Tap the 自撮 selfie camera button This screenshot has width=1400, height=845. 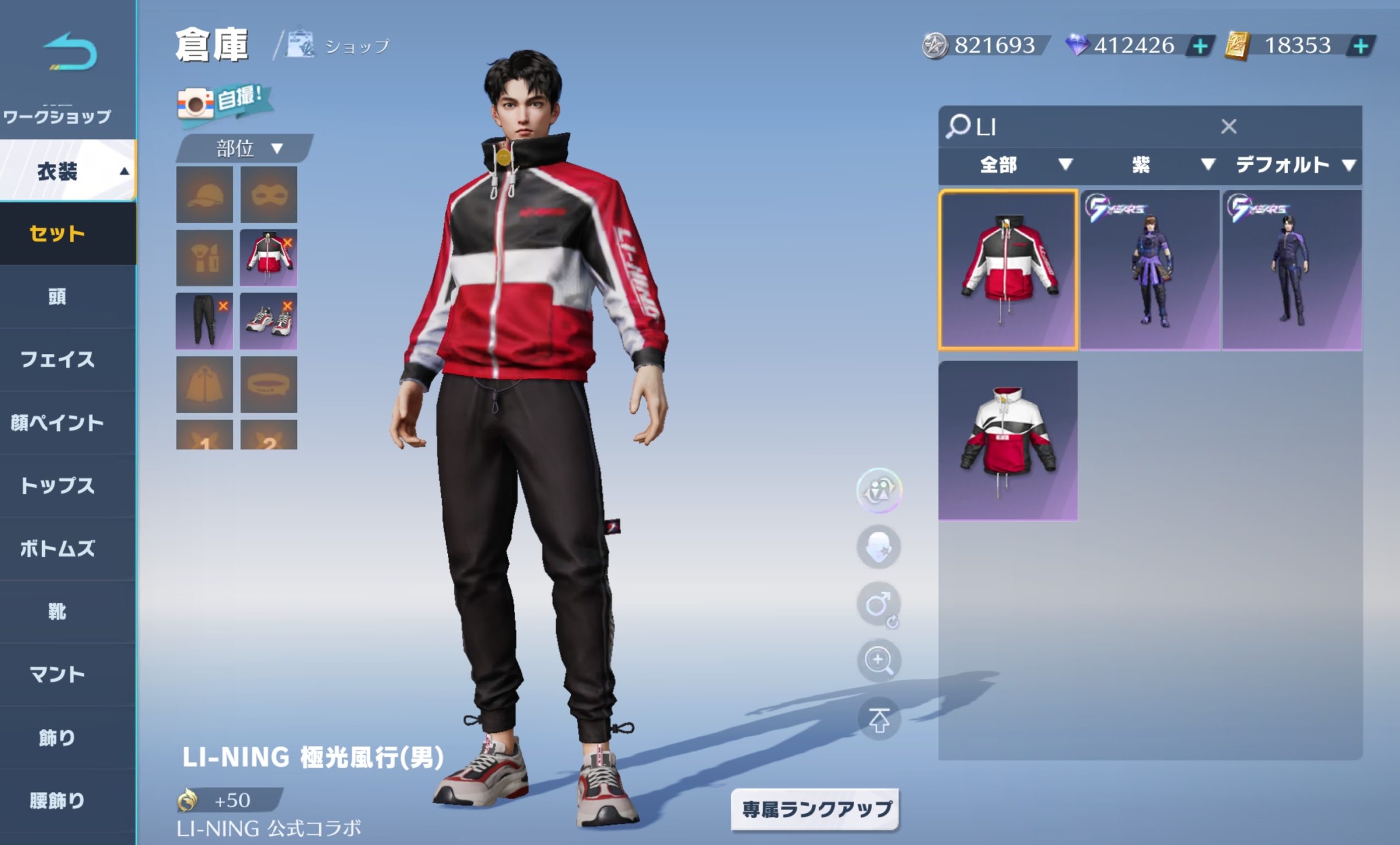tap(223, 102)
